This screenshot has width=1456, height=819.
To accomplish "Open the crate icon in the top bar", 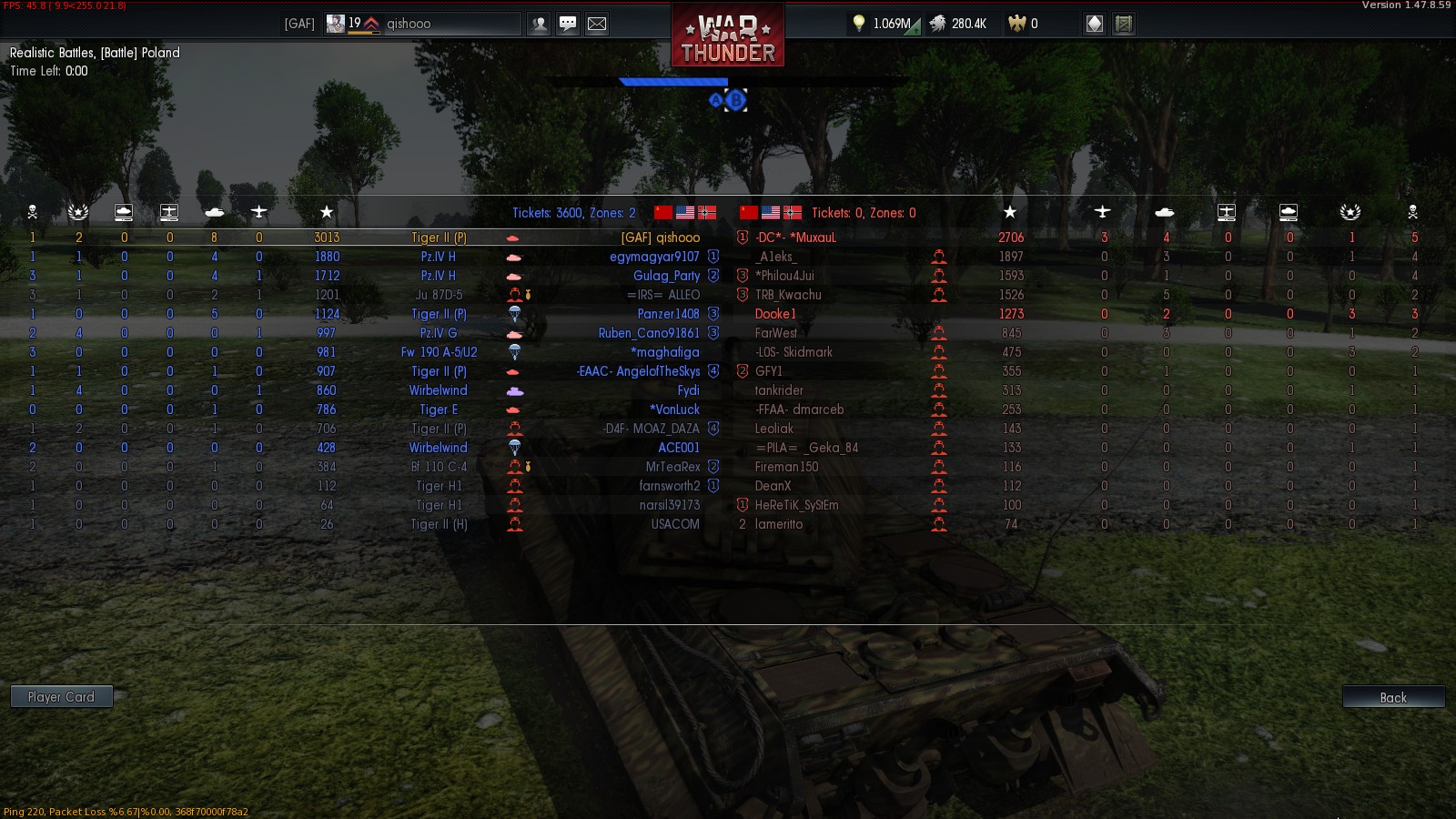I will (x=1124, y=24).
